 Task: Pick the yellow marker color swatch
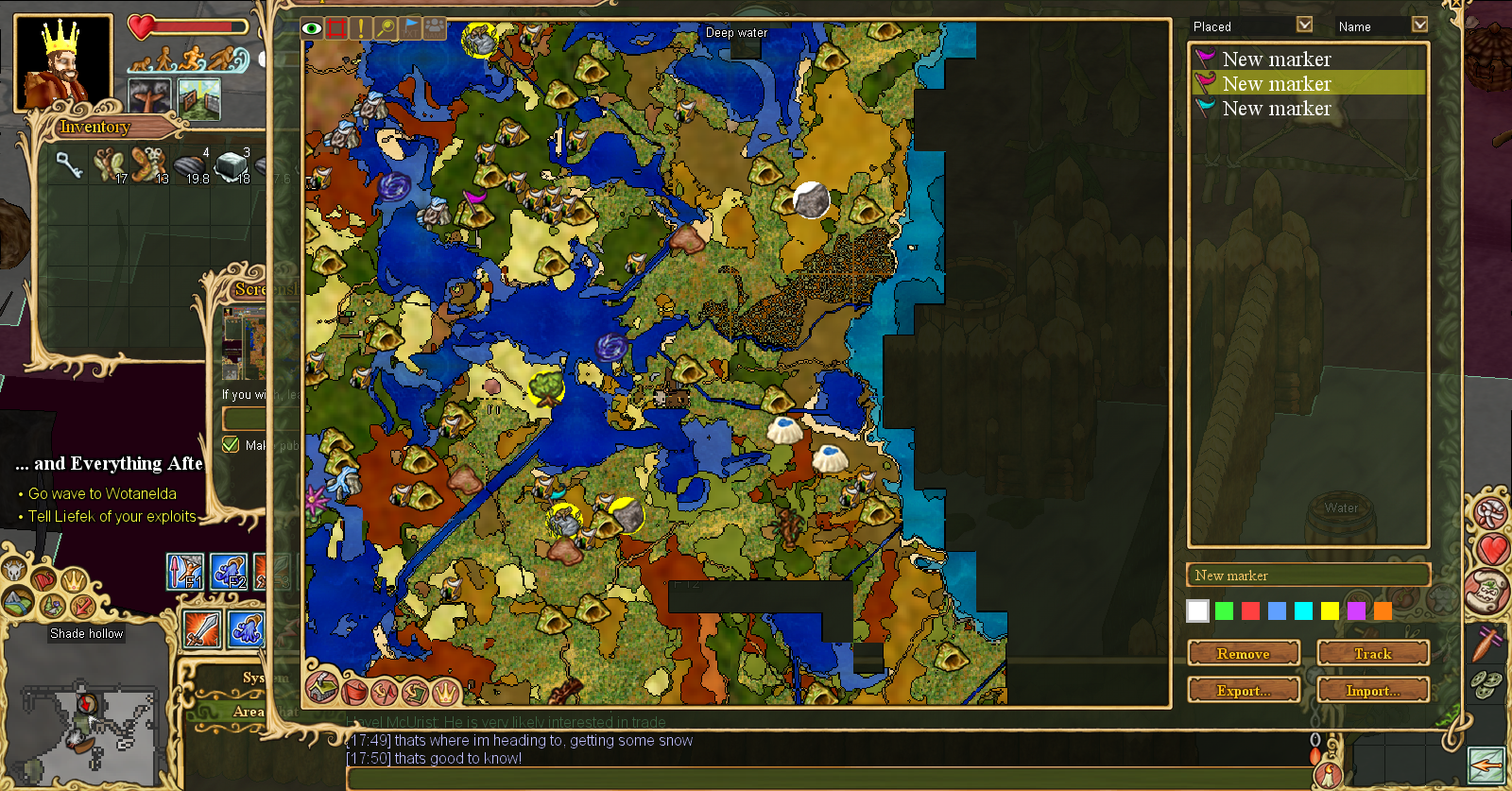[1331, 610]
